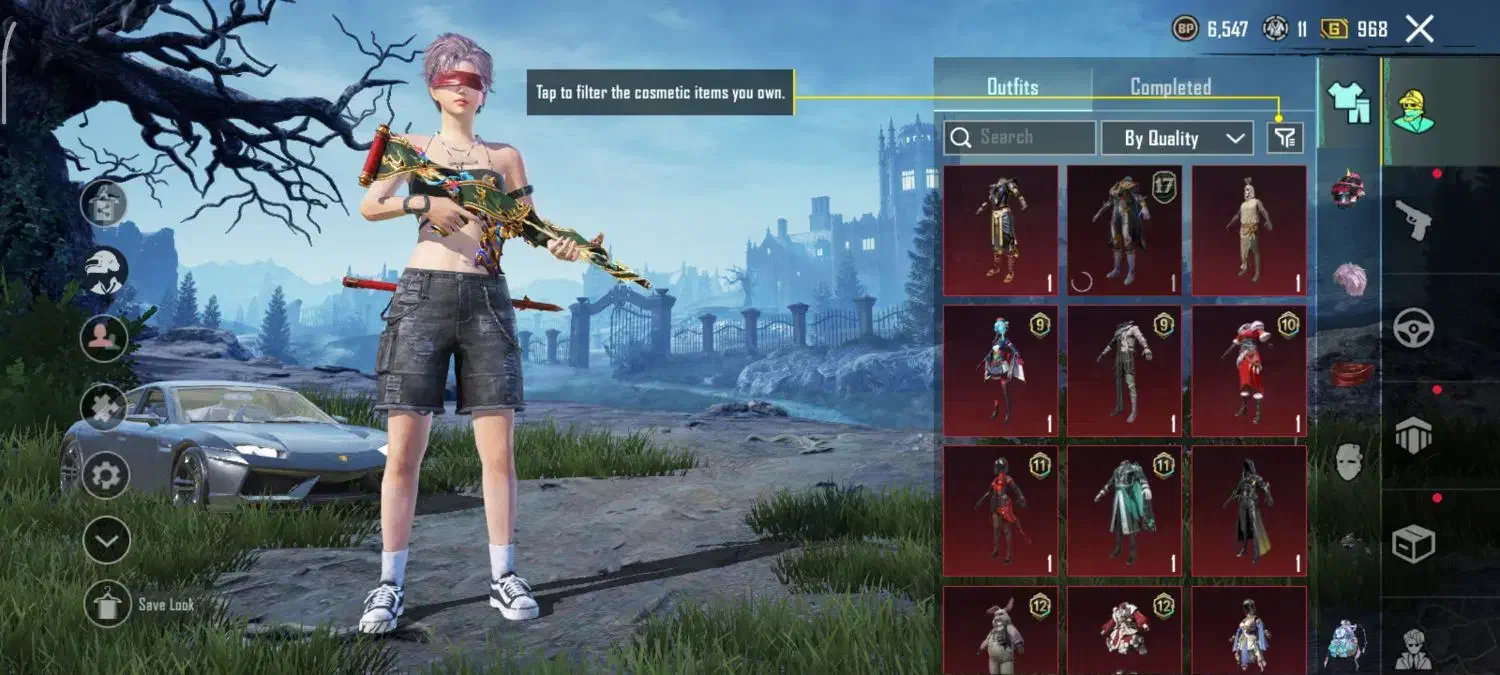Open the By Quality sort dropdown
Screen dimensions: 1500x675
(x=1177, y=138)
